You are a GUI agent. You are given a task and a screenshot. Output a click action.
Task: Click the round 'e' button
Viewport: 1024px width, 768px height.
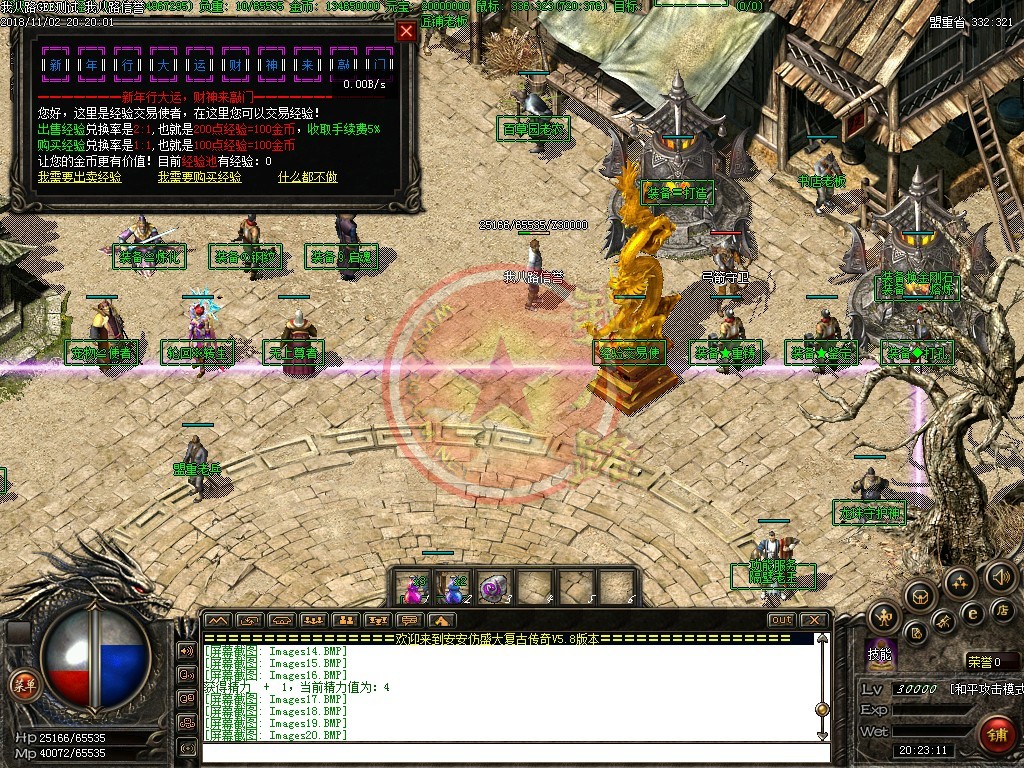point(971,613)
